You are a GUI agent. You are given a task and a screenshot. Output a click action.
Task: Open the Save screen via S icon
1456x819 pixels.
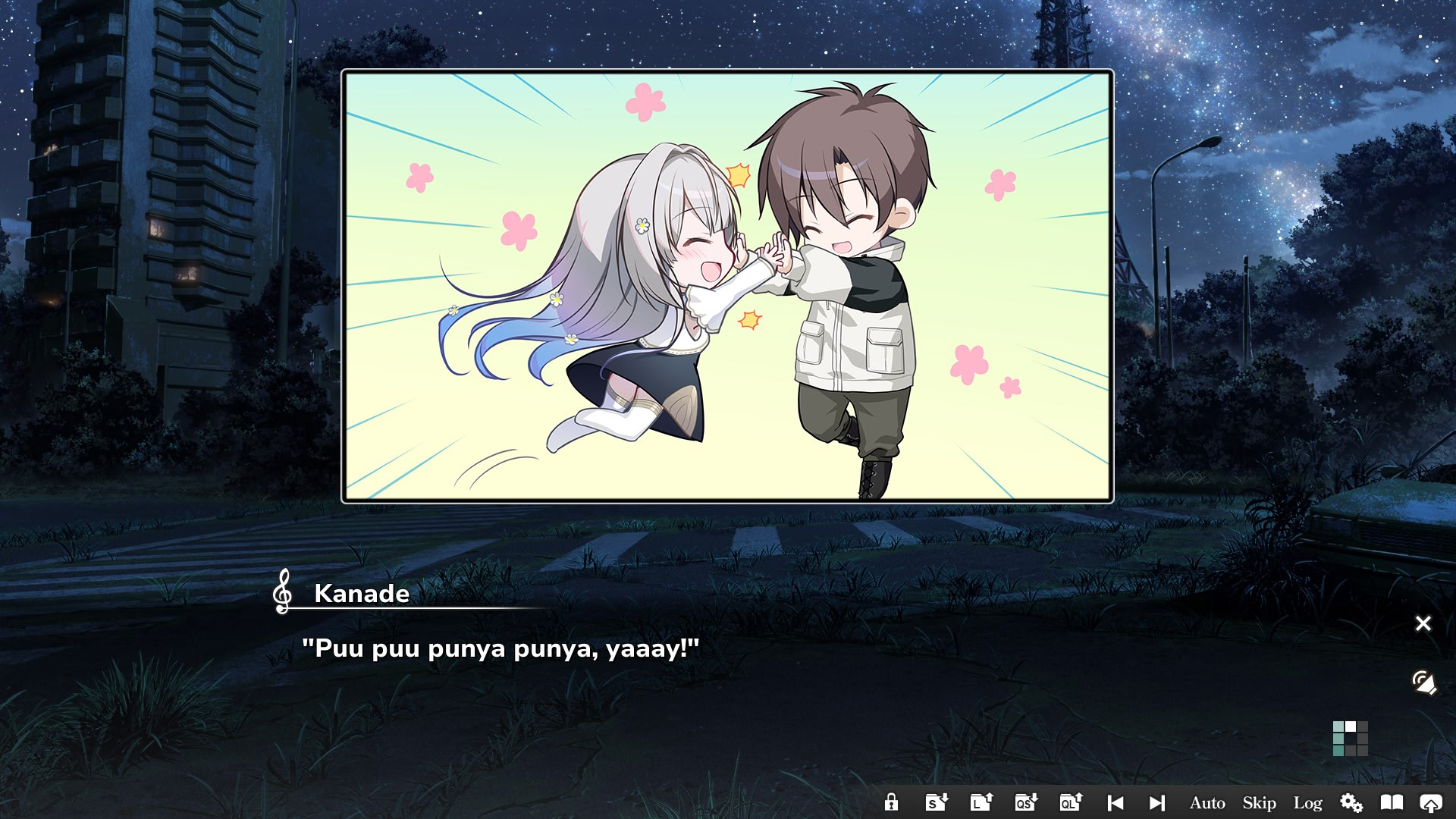pyautogui.click(x=936, y=802)
